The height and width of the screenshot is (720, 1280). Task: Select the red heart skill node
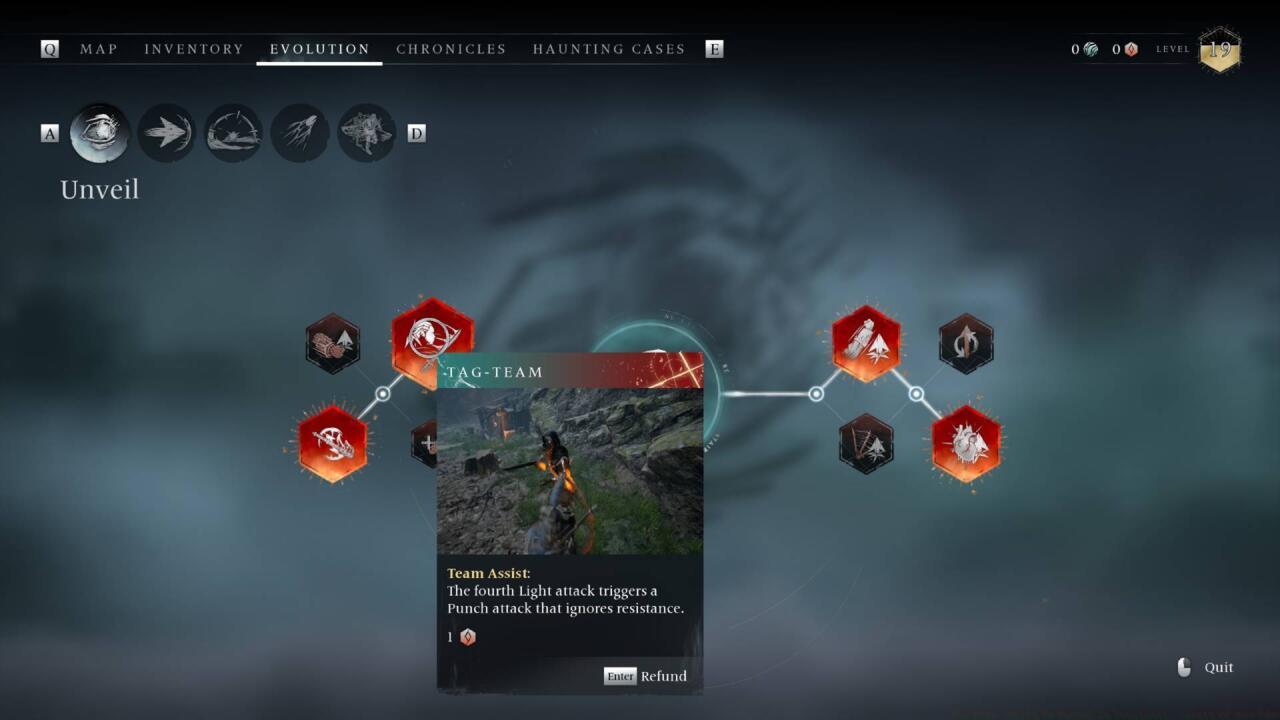click(966, 443)
